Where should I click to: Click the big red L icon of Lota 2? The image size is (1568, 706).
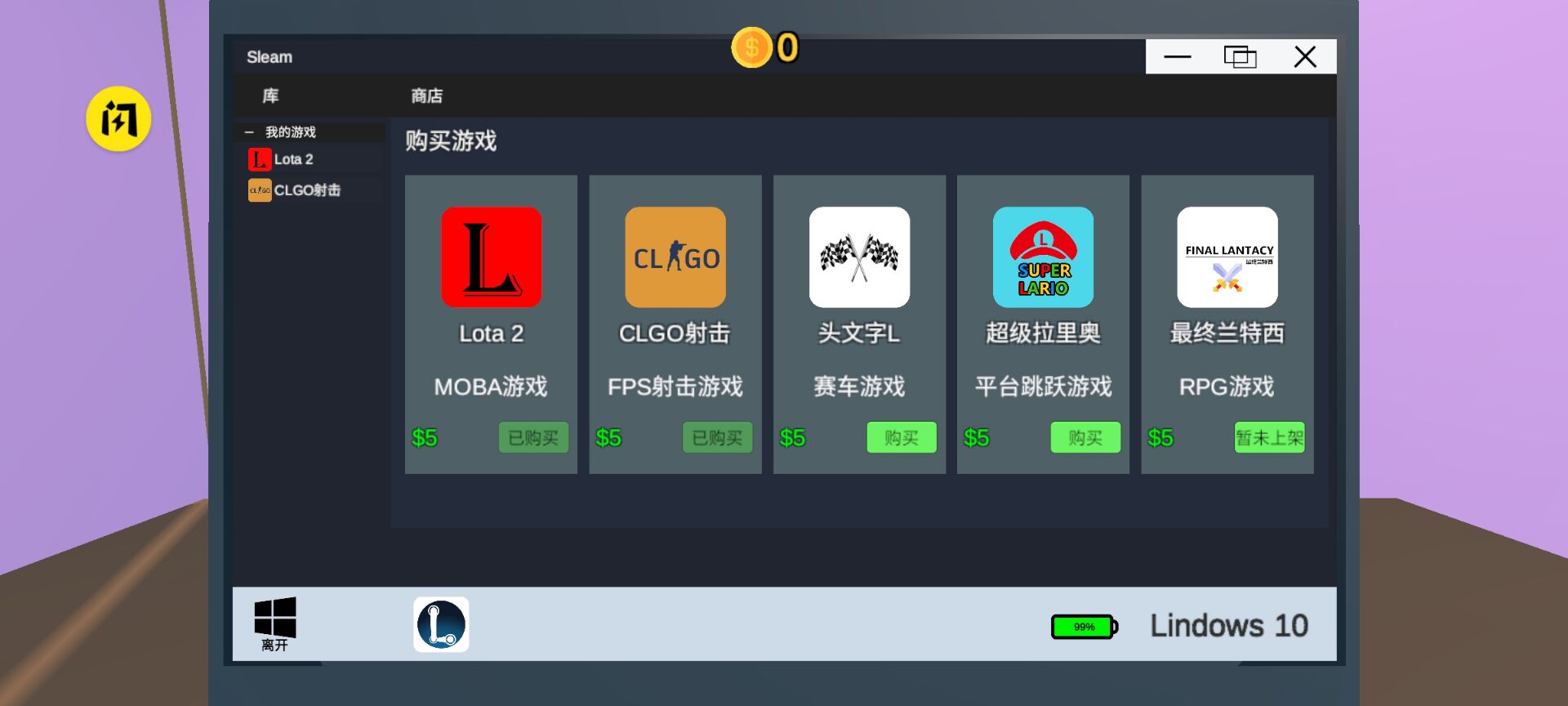point(491,257)
